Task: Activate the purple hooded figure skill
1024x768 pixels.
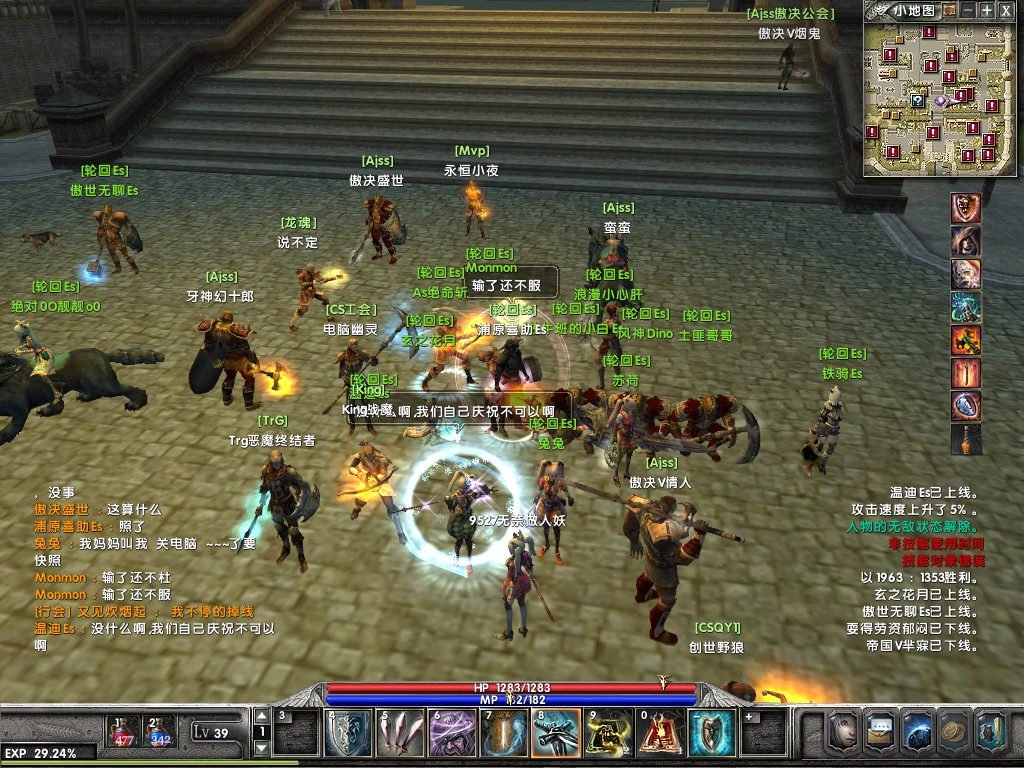Action: (x=449, y=733)
